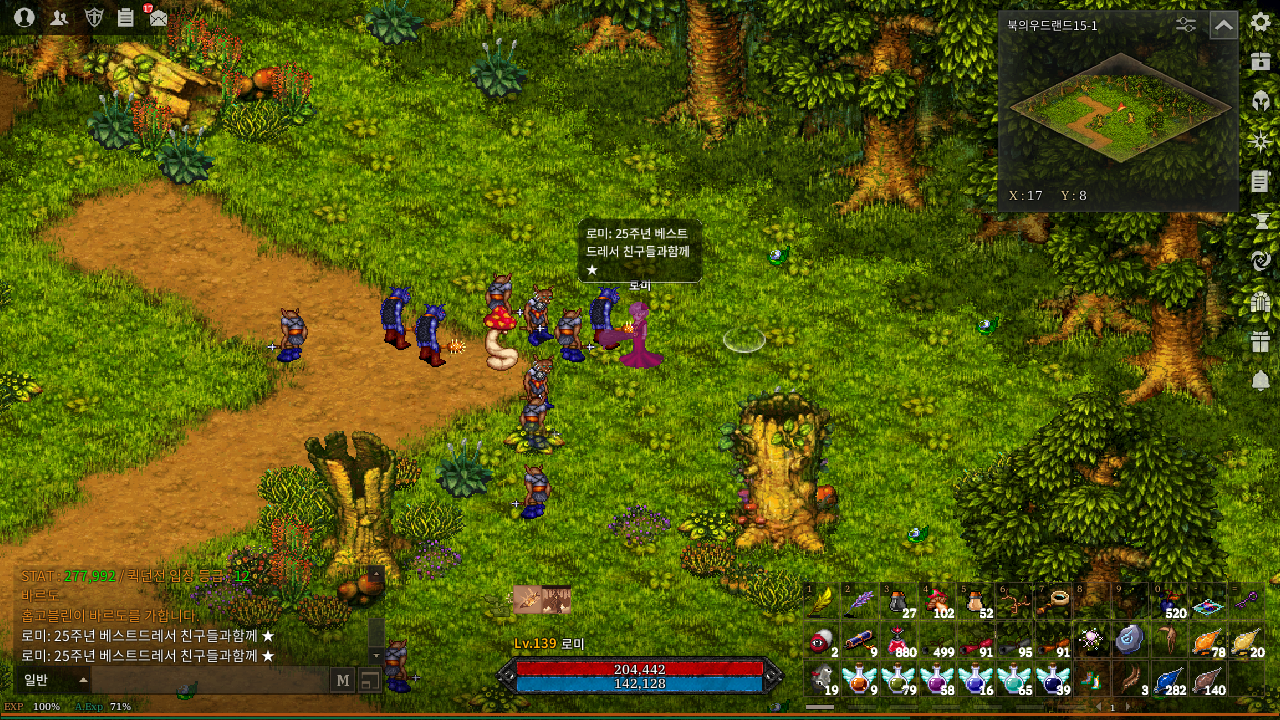This screenshot has width=1280, height=720.
Task: Open the notification bell
Action: (1260, 381)
